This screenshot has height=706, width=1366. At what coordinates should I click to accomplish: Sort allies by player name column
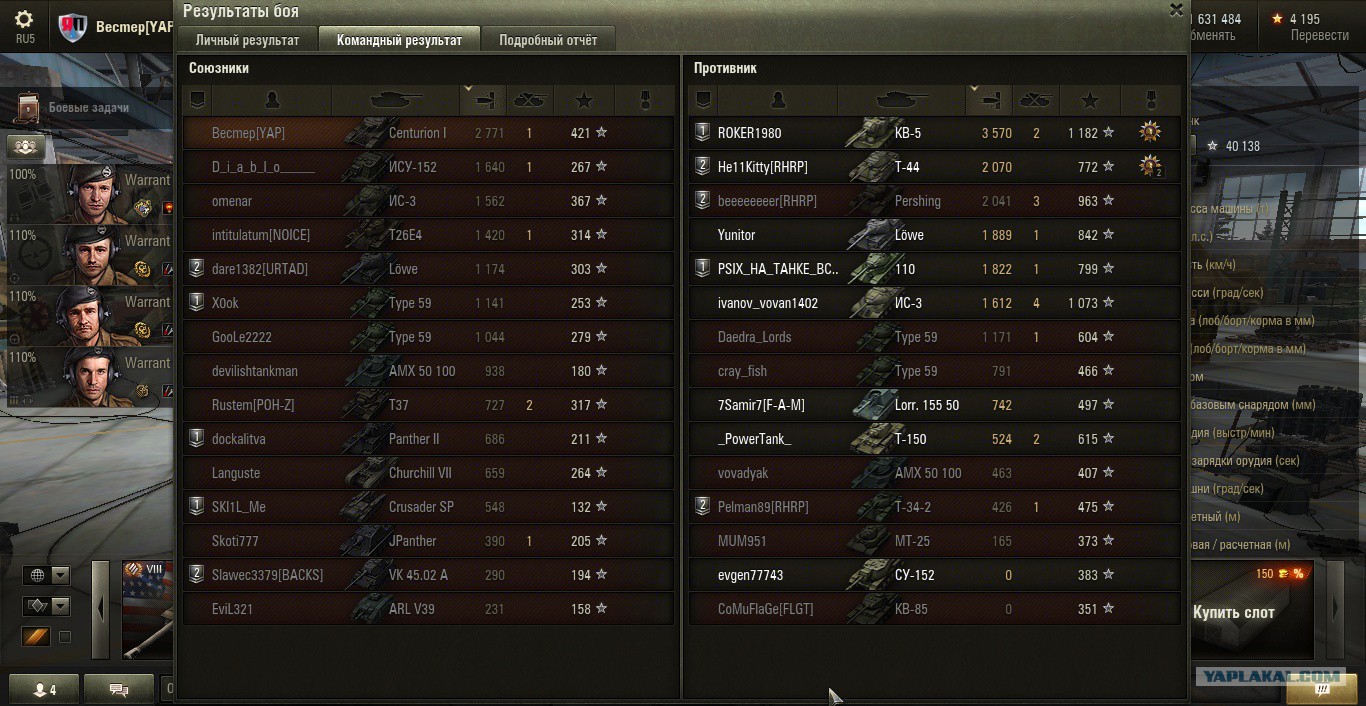point(271,100)
